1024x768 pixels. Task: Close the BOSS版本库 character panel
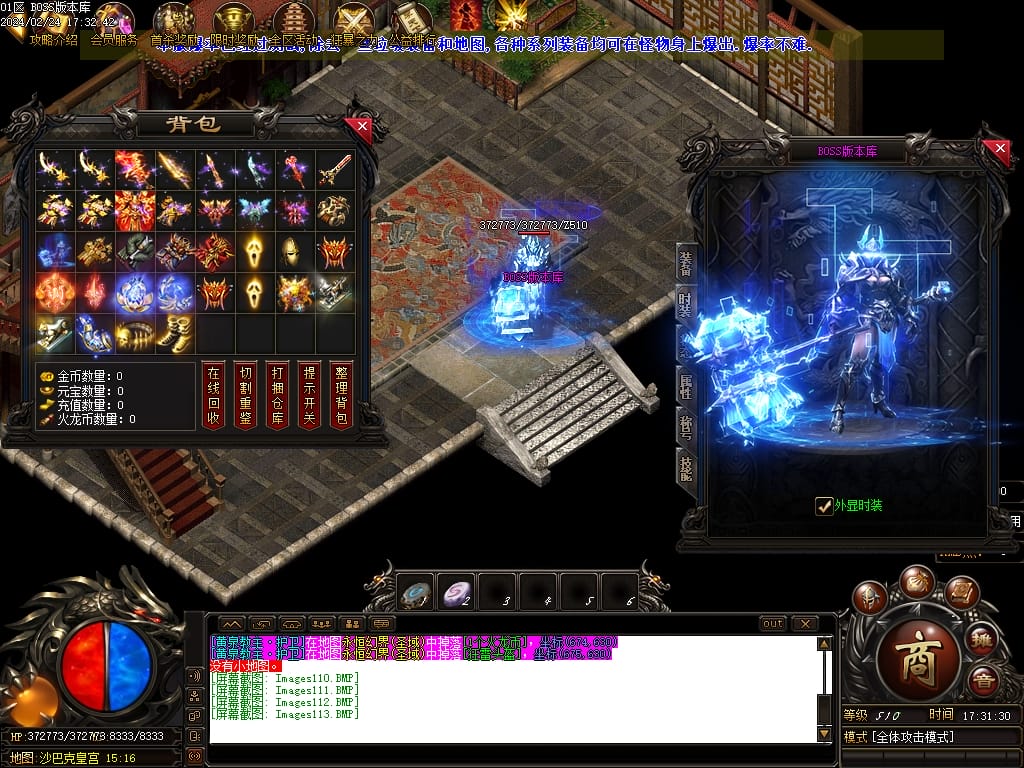pyautogui.click(x=1000, y=149)
